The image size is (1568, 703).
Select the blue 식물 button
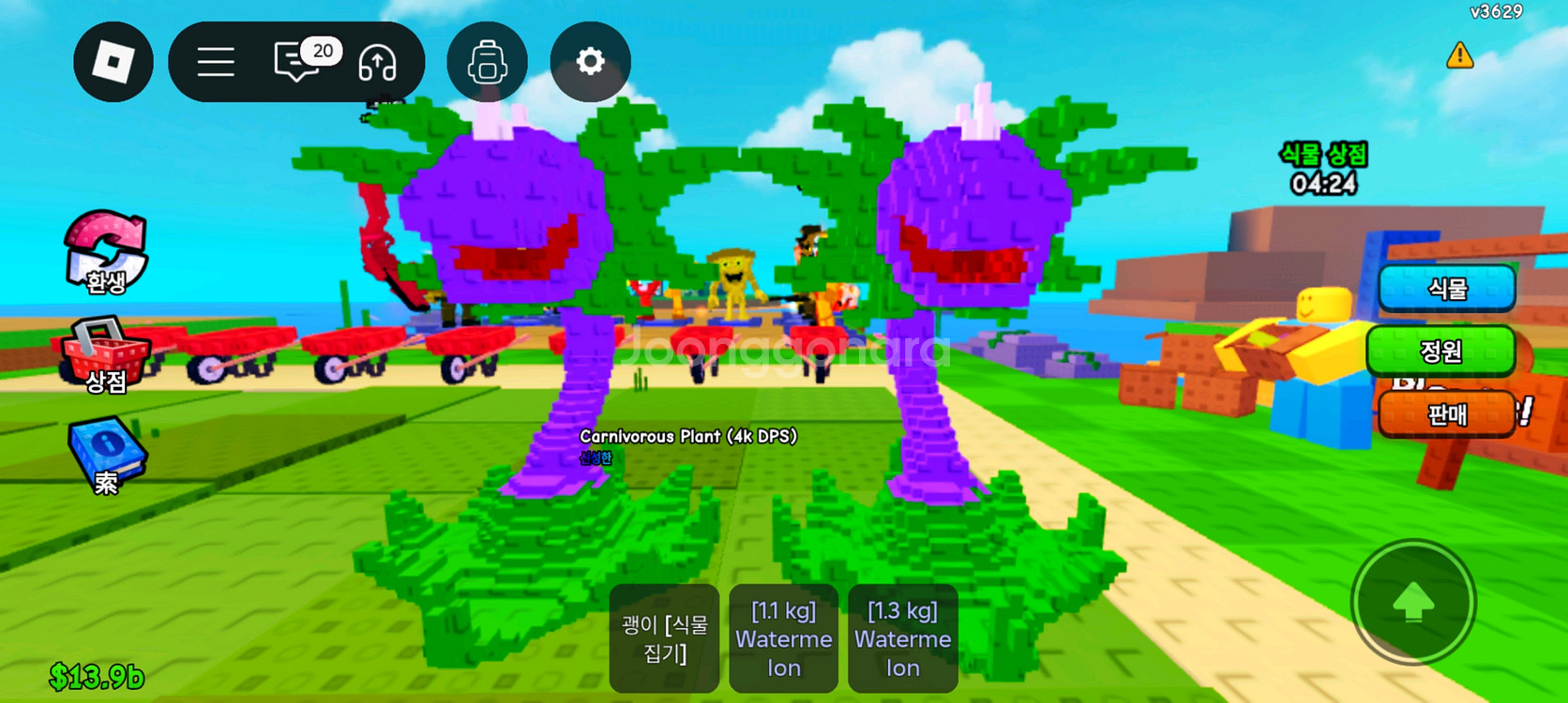(x=1446, y=289)
